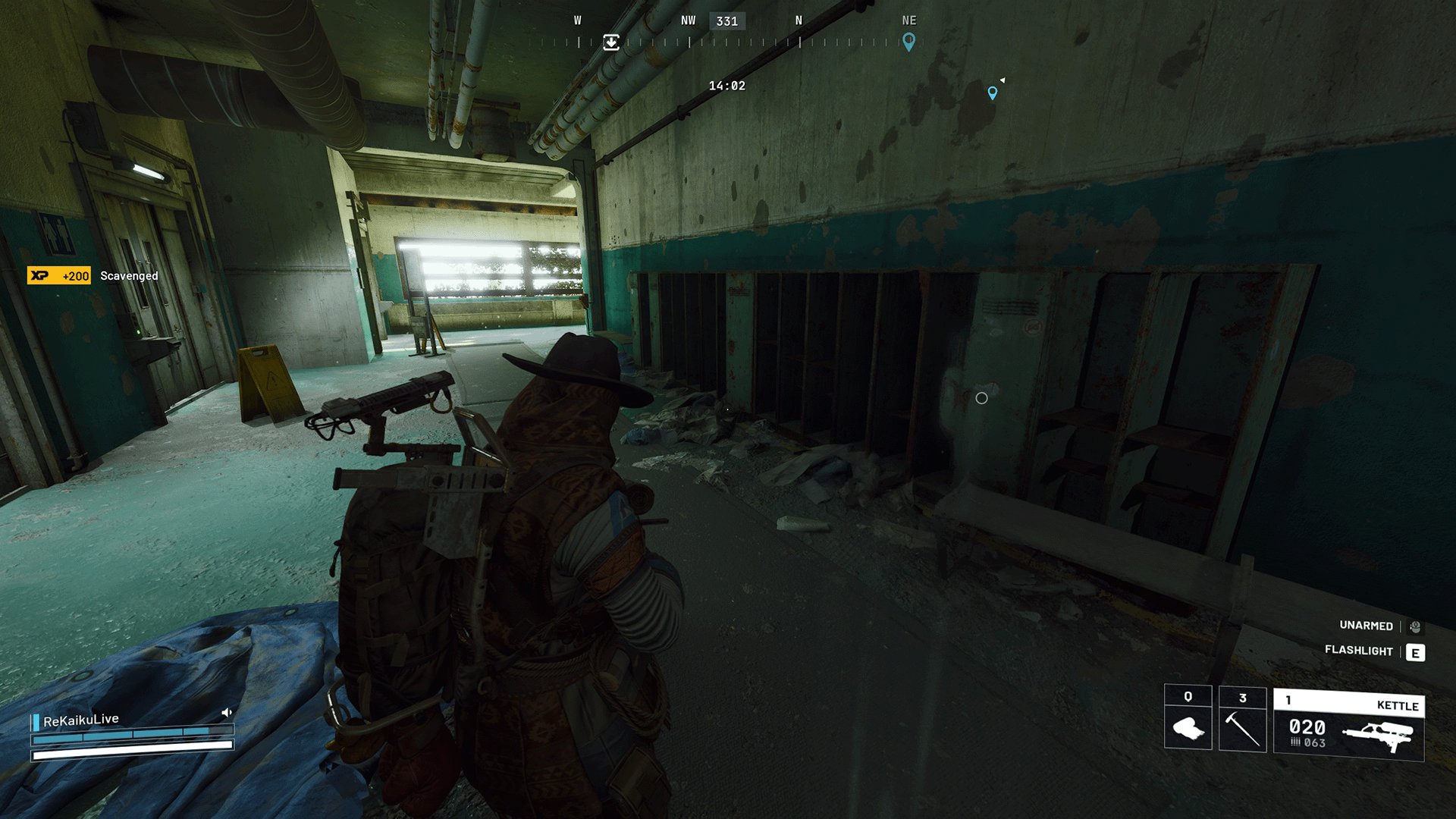Toggle the speaker icon beside ReKaikuLive
The width and height of the screenshot is (1456, 819).
226,713
